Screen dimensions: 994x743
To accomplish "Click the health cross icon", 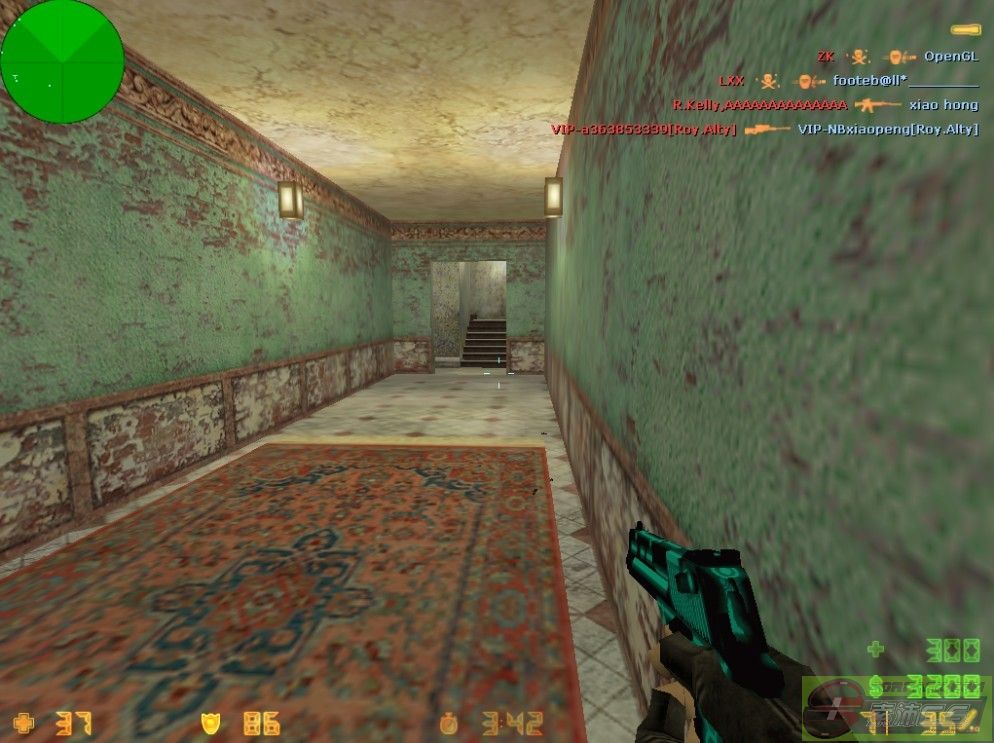I will point(23,721).
